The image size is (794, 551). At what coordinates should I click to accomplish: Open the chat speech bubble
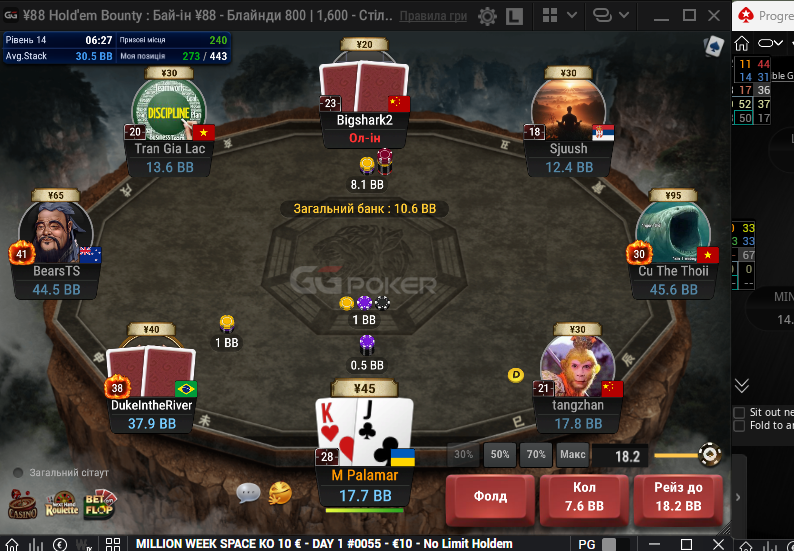[x=248, y=492]
